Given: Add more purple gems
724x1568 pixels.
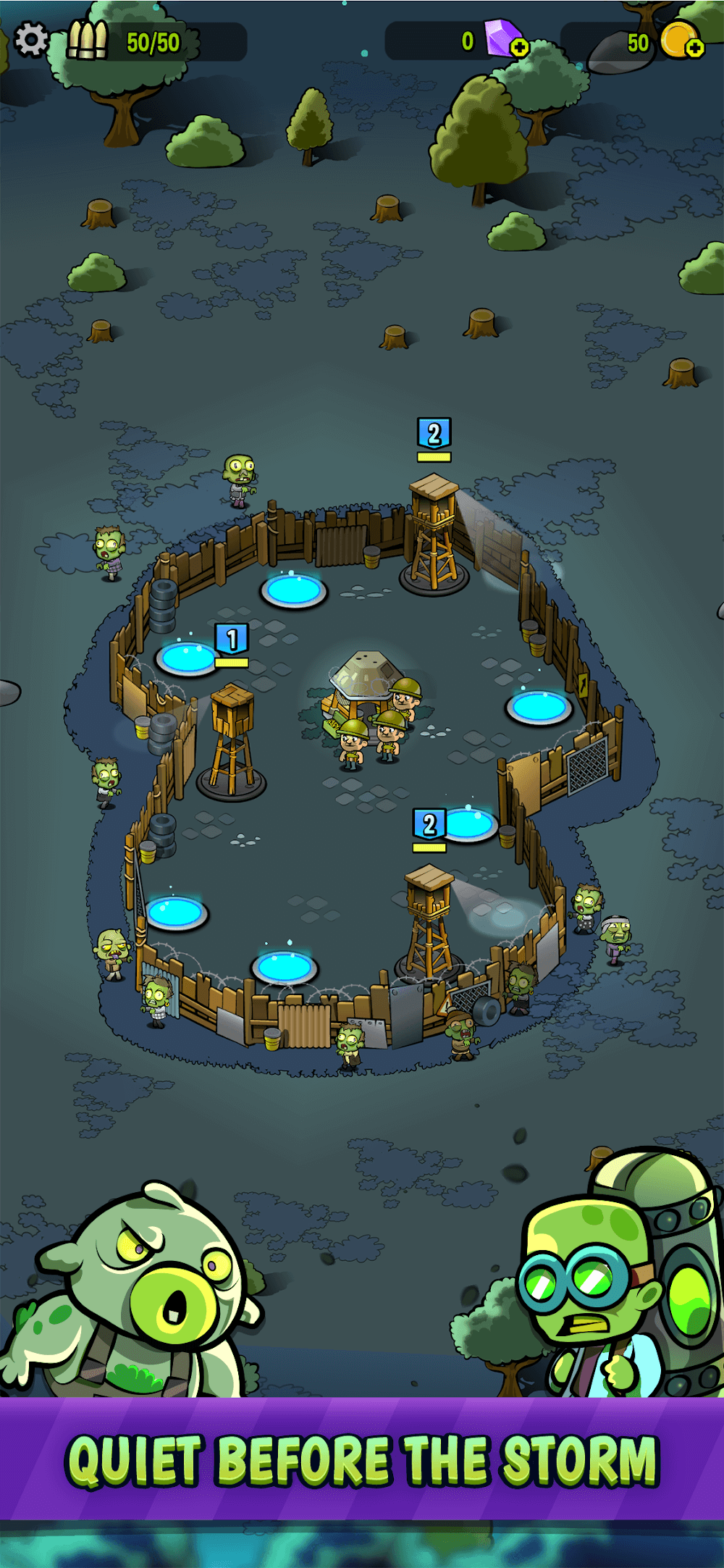Looking at the screenshot, I should coord(519,48).
